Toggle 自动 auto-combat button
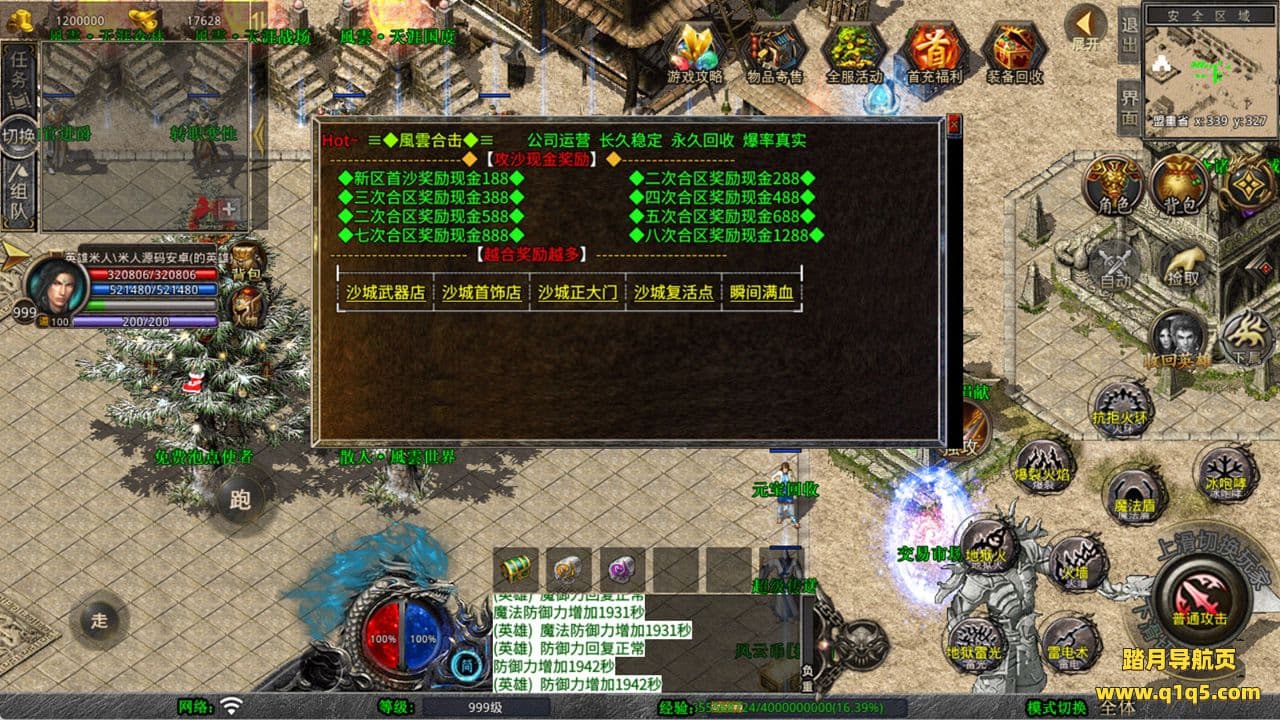This screenshot has height=720, width=1280. coord(1114,267)
